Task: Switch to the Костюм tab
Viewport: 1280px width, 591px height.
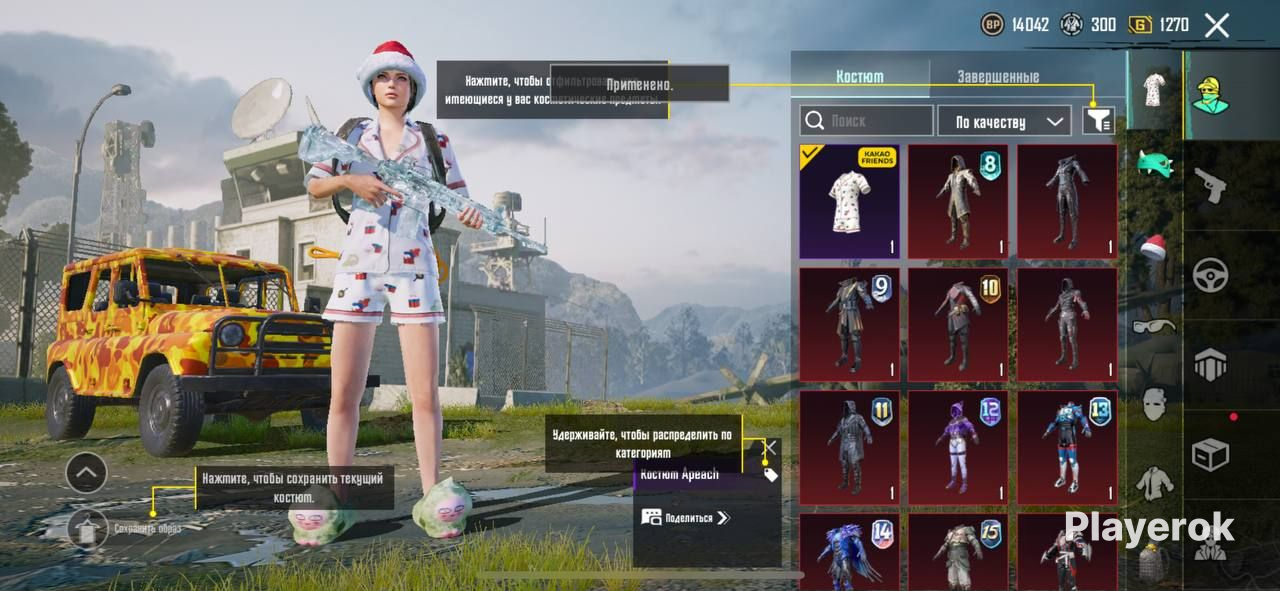Action: [860, 76]
